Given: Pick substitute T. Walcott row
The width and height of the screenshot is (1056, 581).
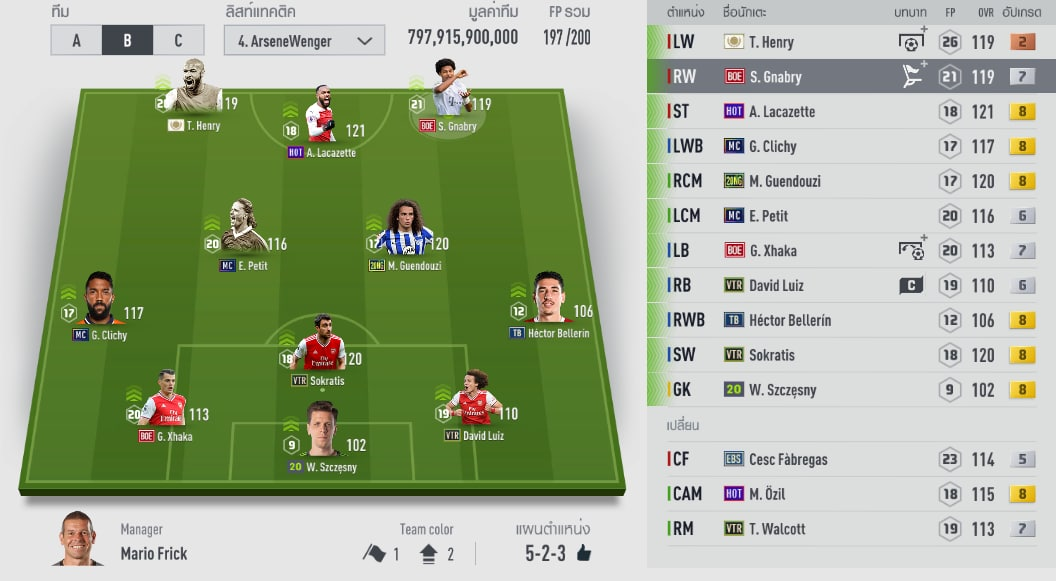Looking at the screenshot, I should 851,529.
